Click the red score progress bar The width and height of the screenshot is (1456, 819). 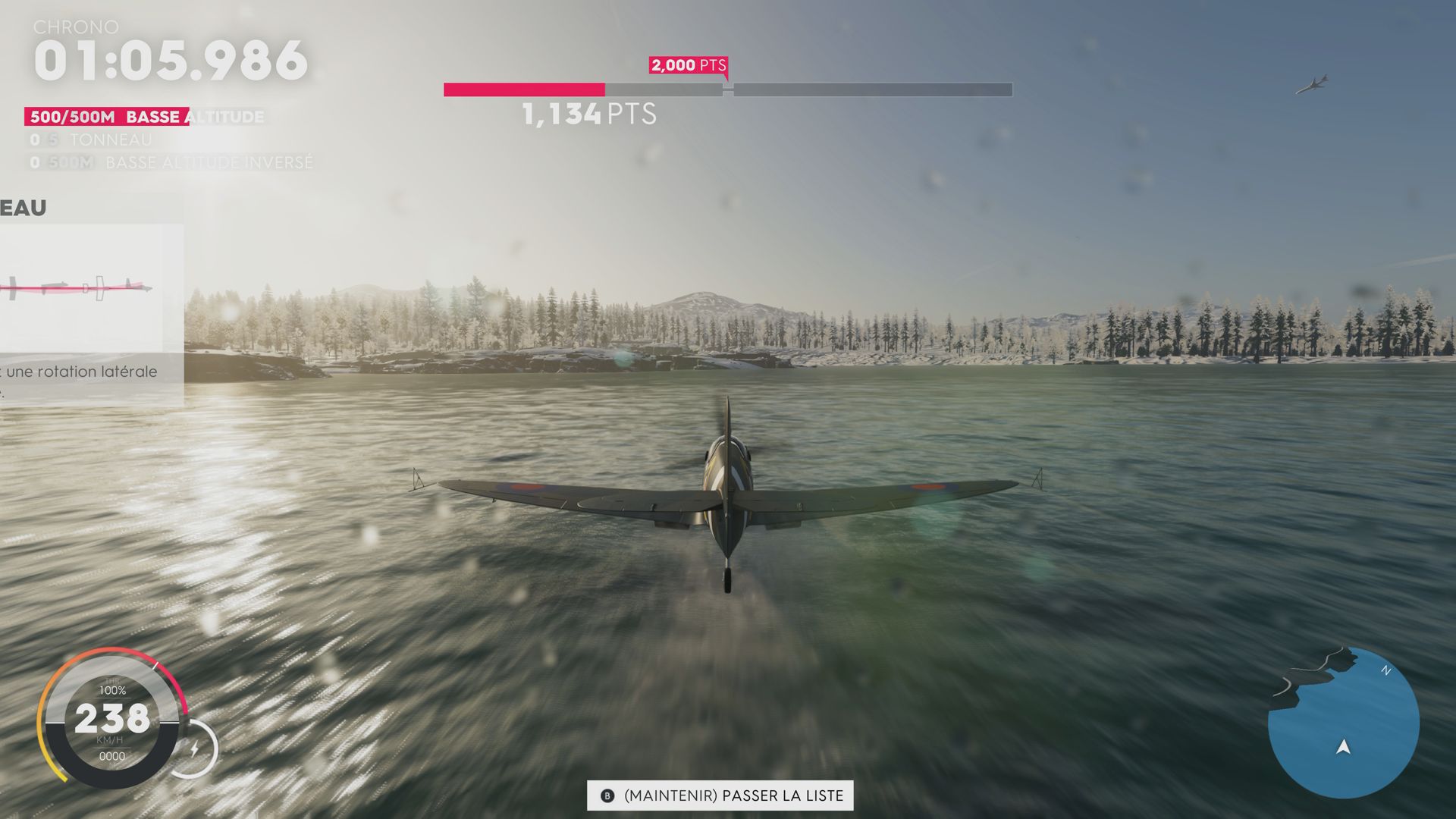(x=523, y=89)
